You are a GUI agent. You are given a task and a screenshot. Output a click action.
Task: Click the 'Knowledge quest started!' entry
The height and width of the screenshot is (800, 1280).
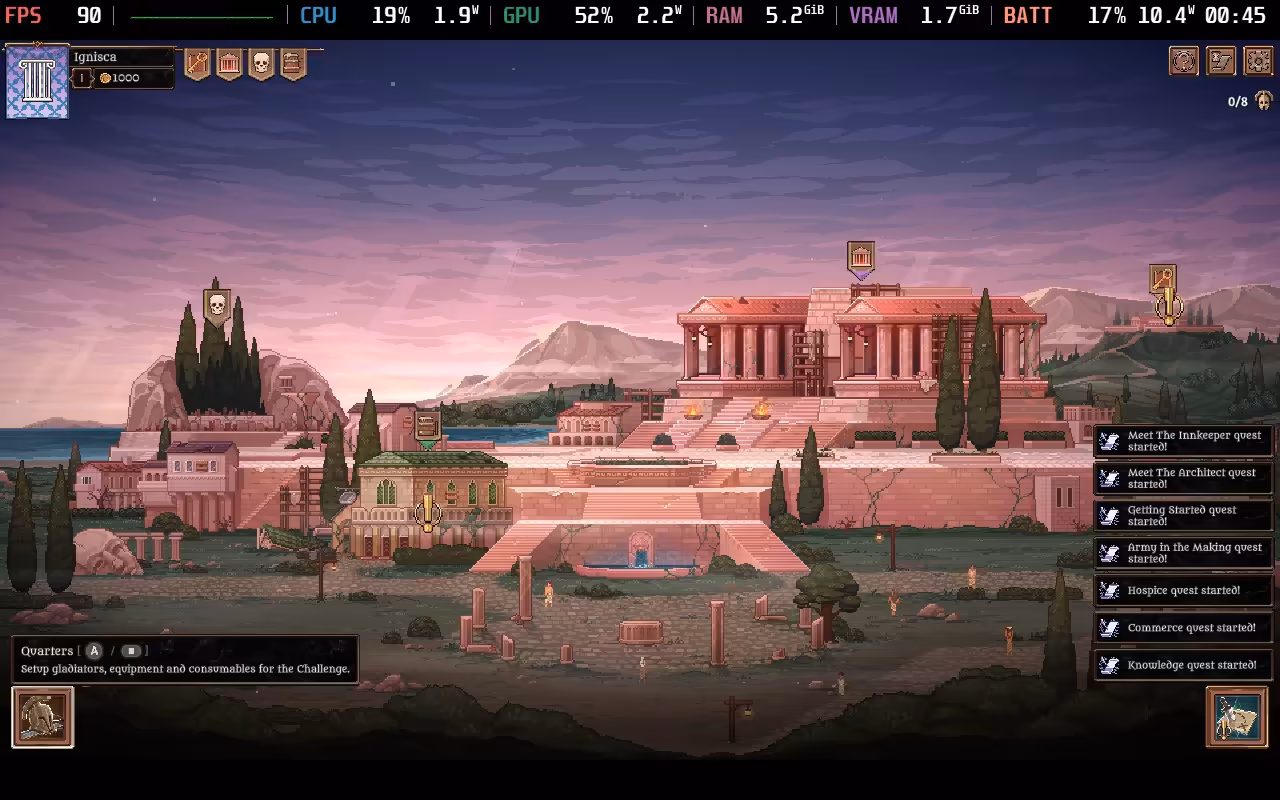[x=1183, y=664]
